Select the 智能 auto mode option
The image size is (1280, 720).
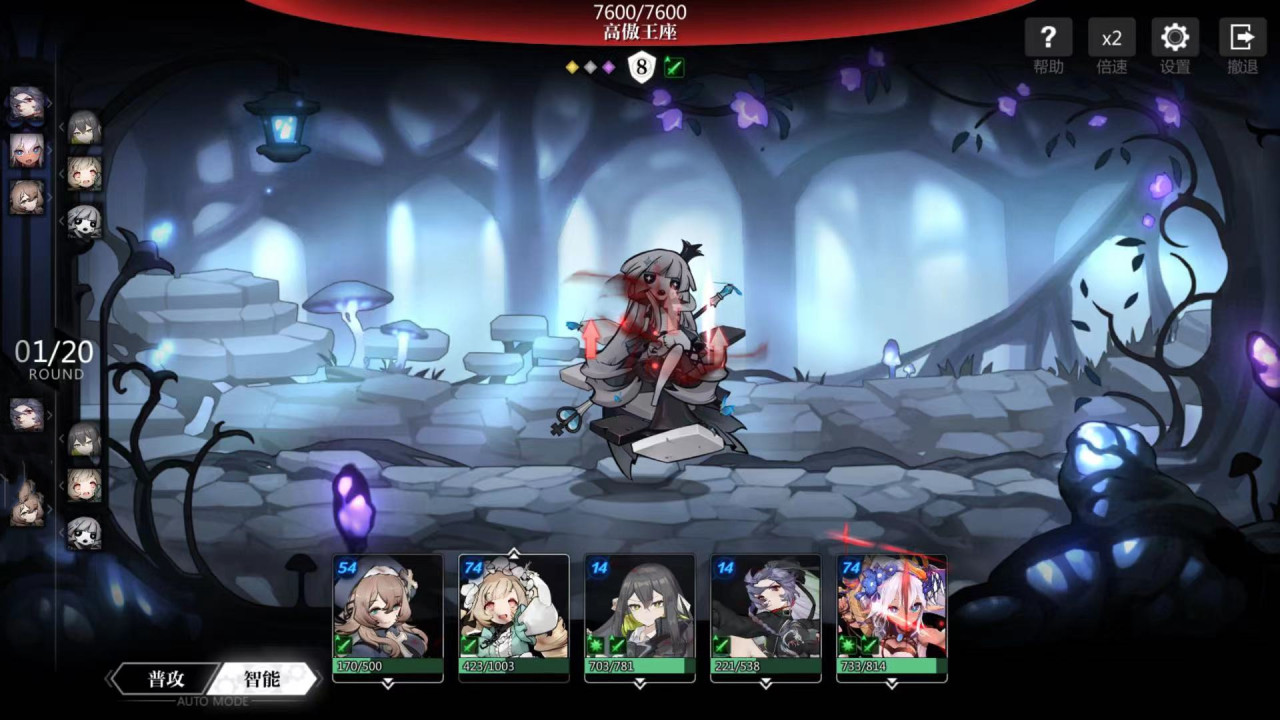coord(262,680)
